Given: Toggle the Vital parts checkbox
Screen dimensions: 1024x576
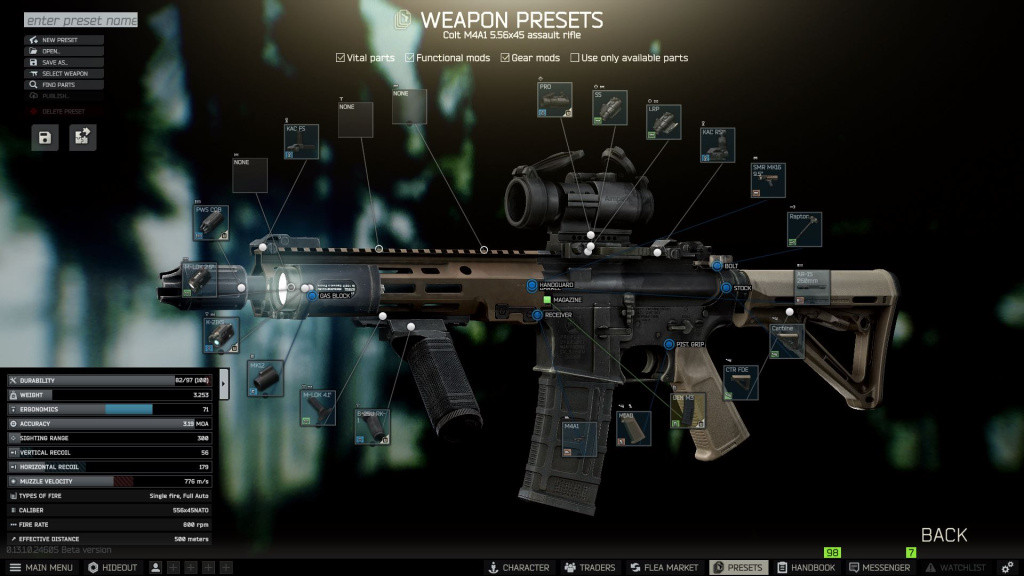Looking at the screenshot, I should pos(341,58).
